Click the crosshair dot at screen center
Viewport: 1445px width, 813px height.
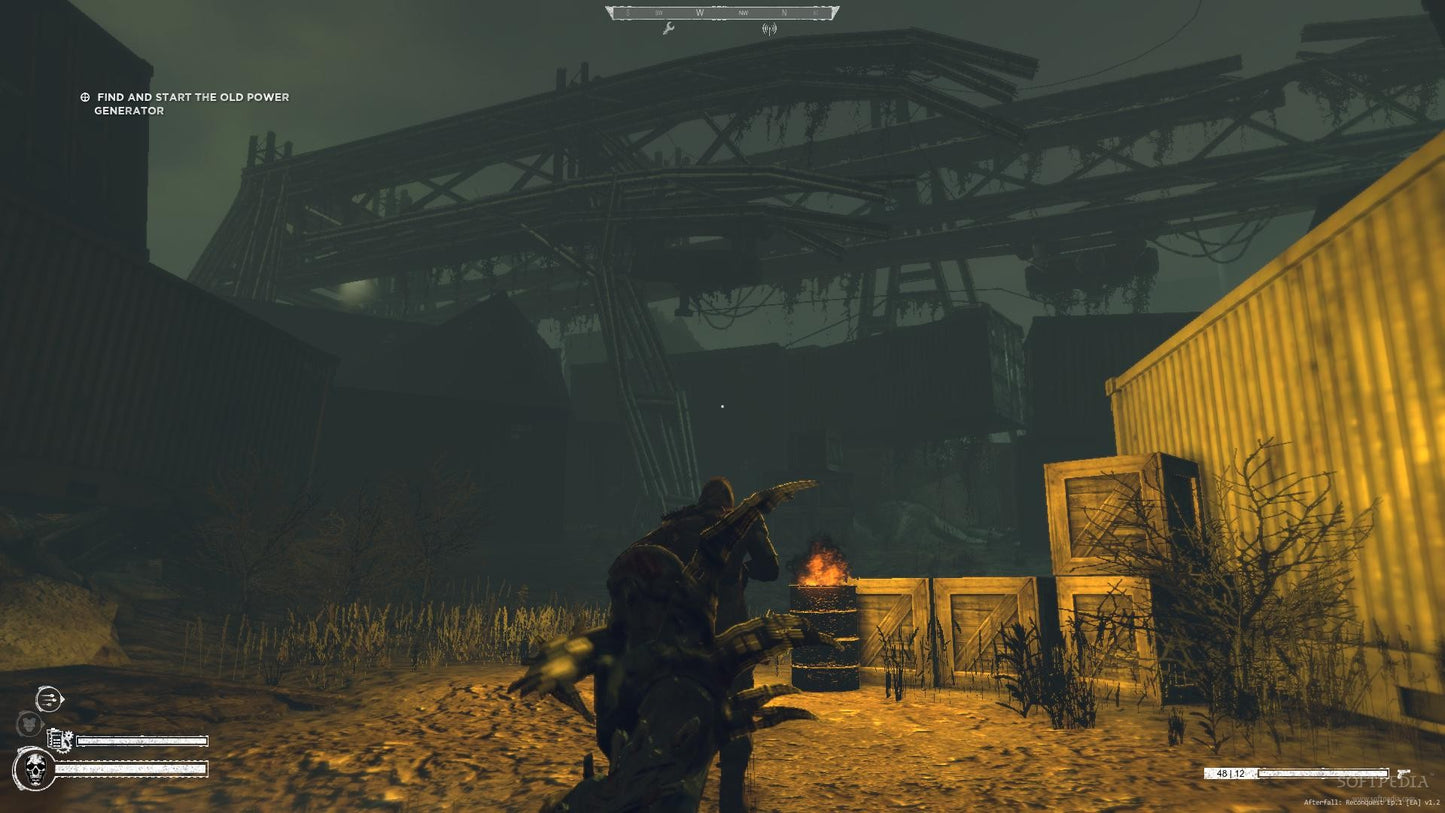(x=722, y=406)
